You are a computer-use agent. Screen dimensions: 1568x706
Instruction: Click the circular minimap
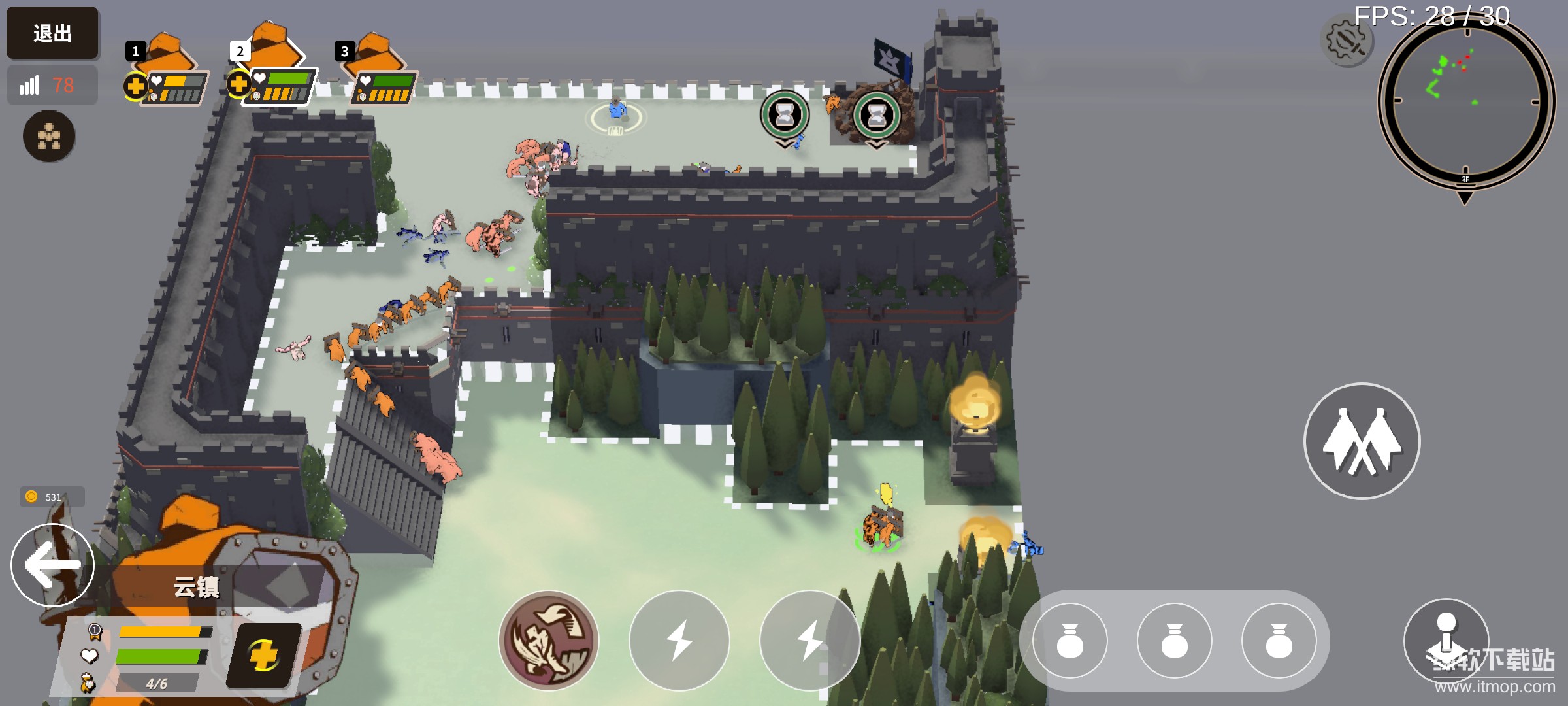pos(1465,101)
